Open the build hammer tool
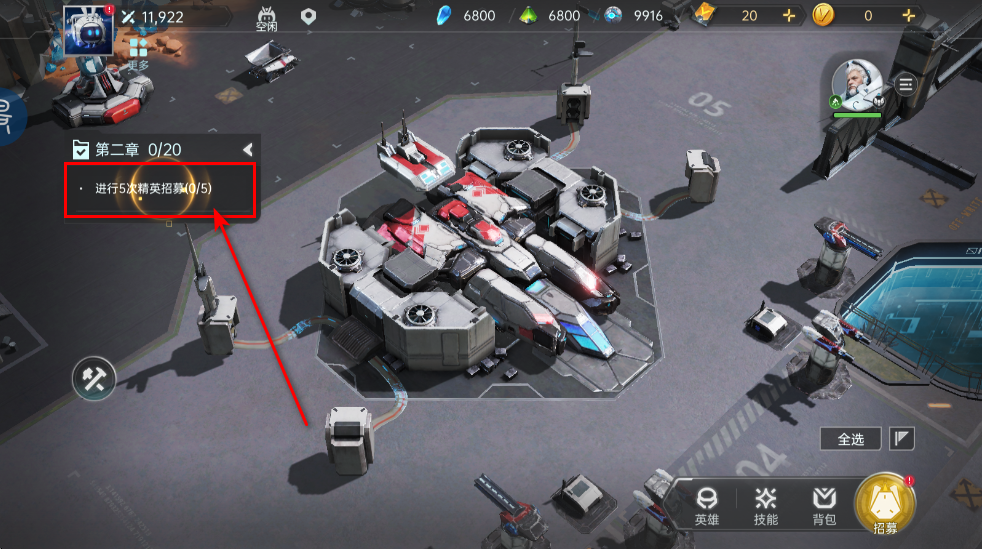982x549 pixels. pos(94,378)
